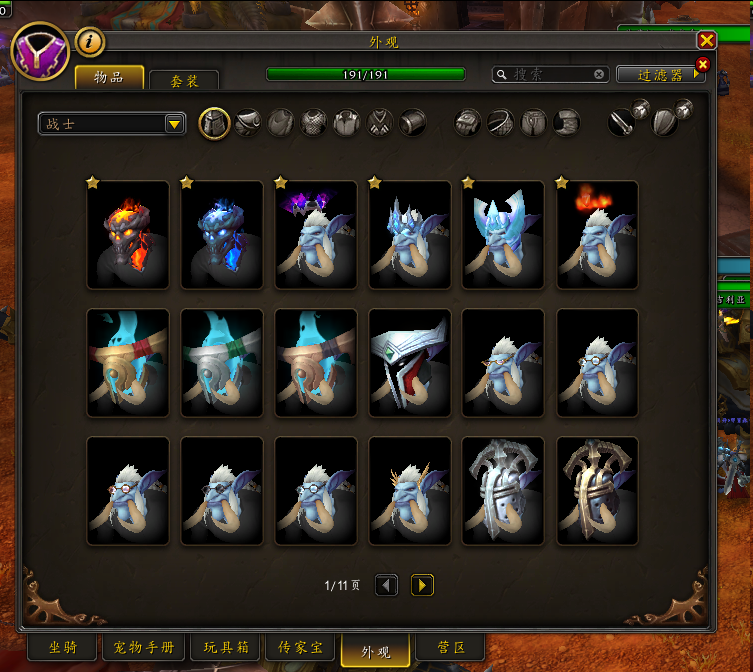753x672 pixels.
Task: Show the feet boot slot appearances
Action: [x=567, y=123]
